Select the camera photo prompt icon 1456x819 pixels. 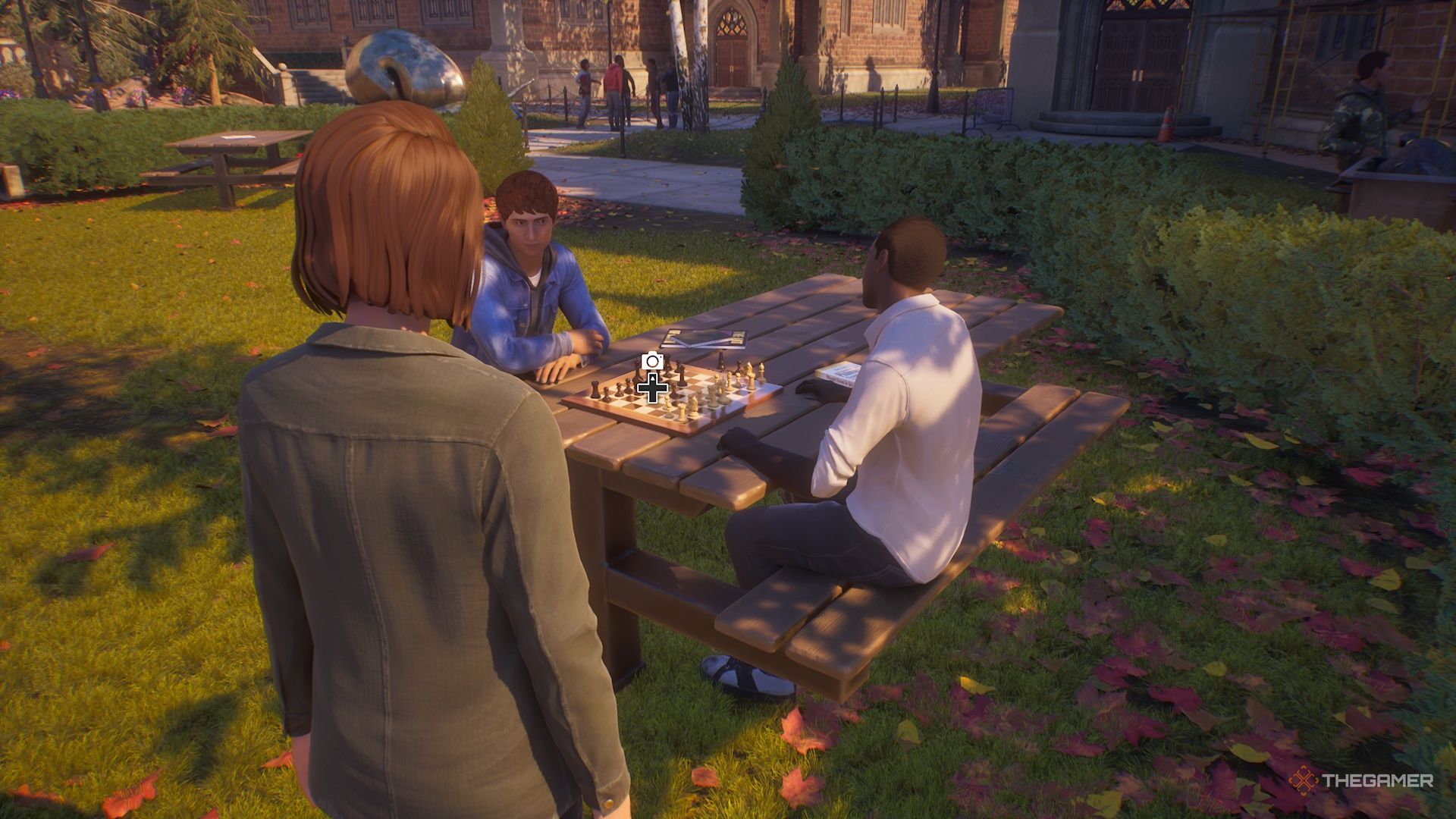coord(651,362)
